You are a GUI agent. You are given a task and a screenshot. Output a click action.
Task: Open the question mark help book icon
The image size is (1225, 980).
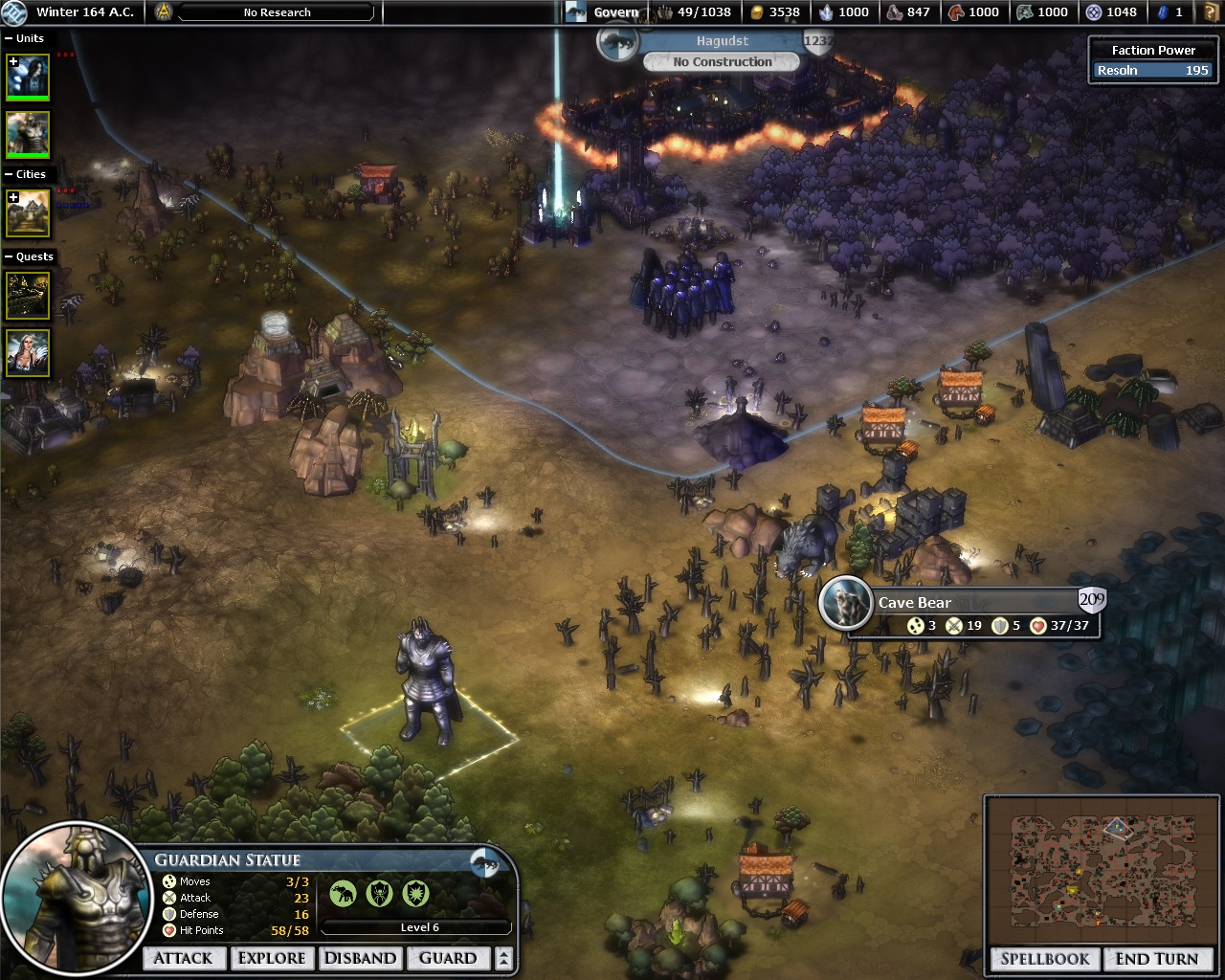(x=1212, y=12)
